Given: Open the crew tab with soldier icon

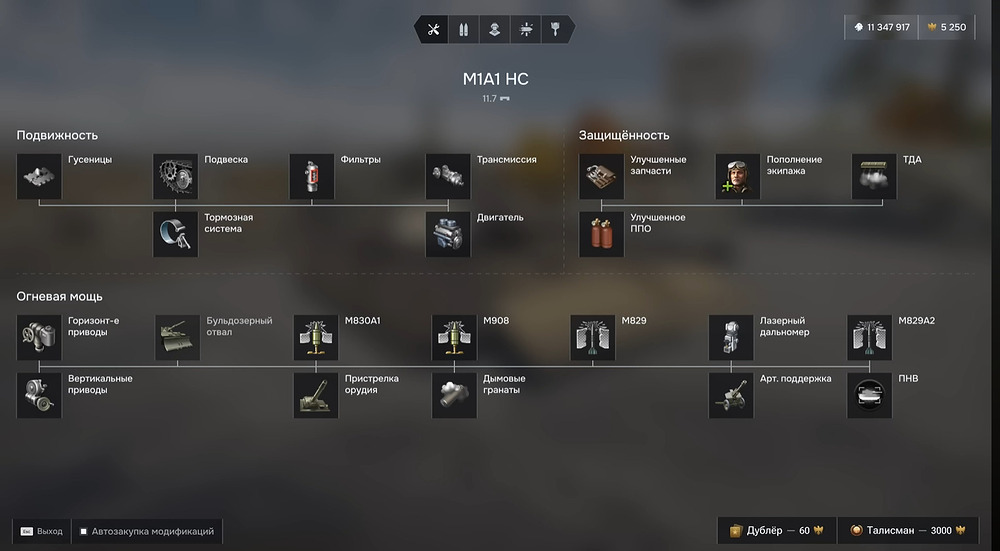Looking at the screenshot, I should tap(494, 29).
